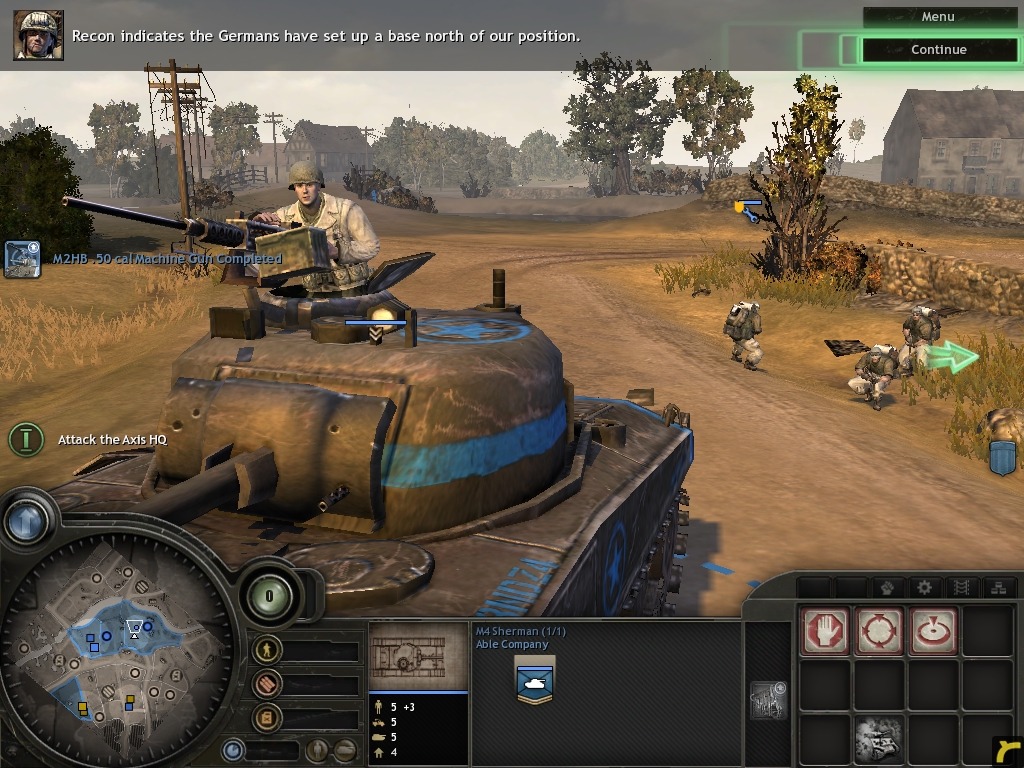Activate the Stop hand command
The width and height of the screenshot is (1024, 768).
point(825,632)
